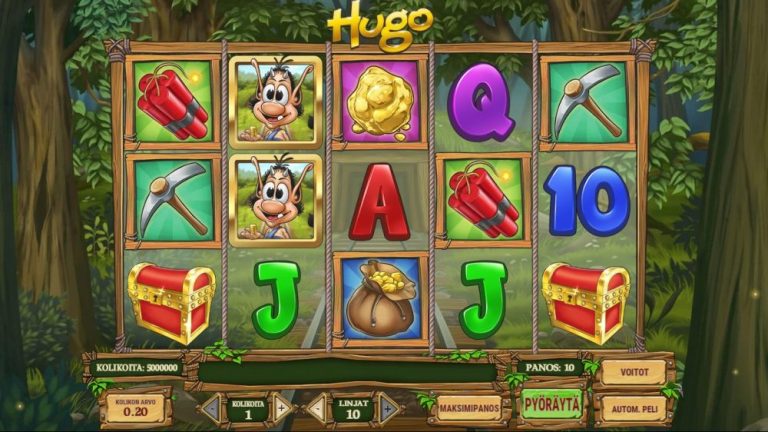Increase the Kolikoita coin count
Image resolution: width=768 pixels, height=432 pixels.
283,407
